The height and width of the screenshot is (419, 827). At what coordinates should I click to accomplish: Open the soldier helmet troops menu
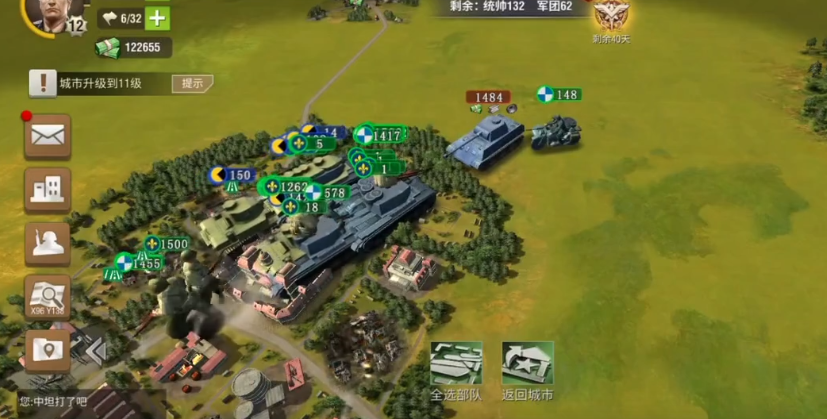(47, 243)
